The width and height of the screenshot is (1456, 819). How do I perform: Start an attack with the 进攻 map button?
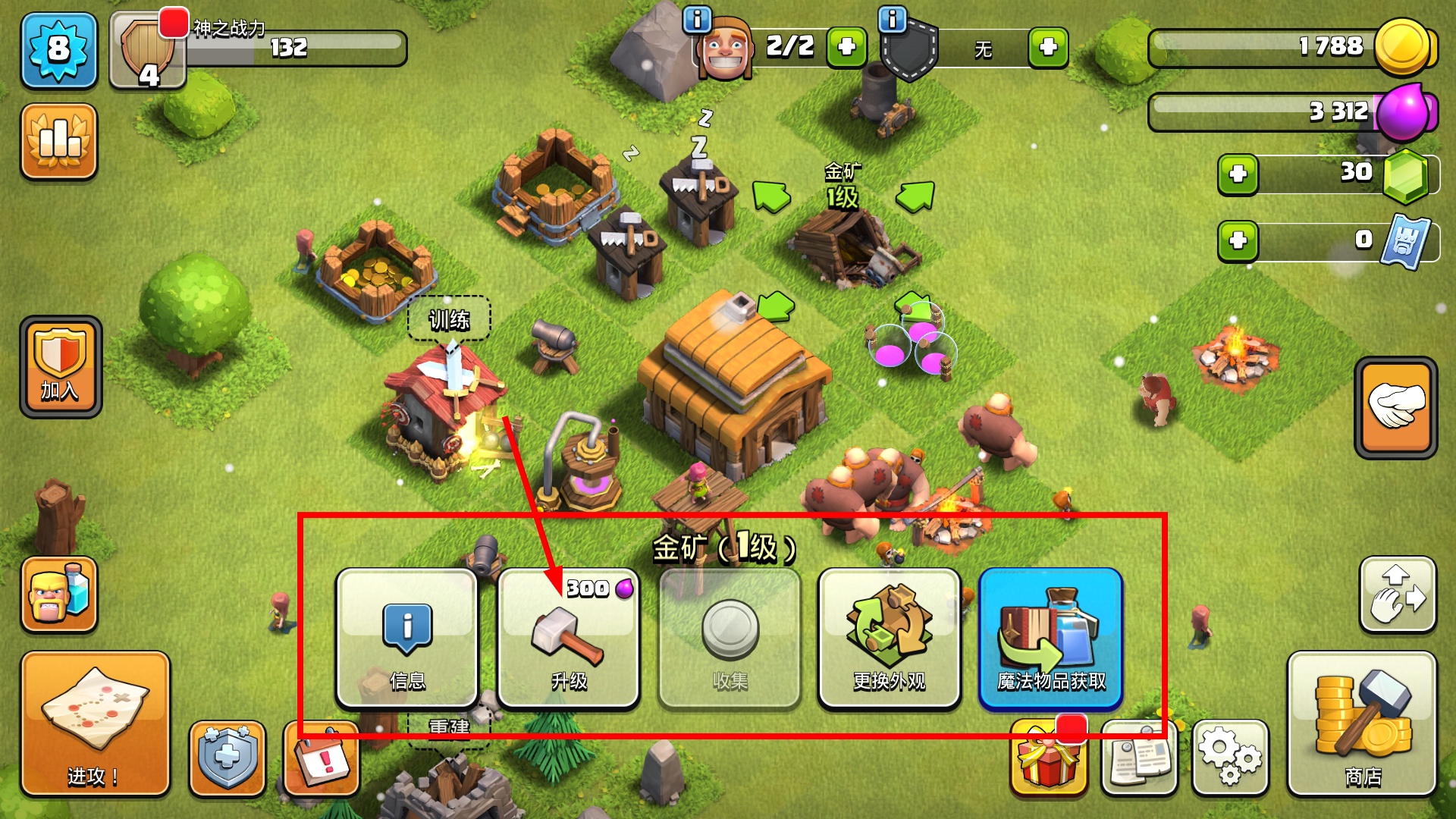point(95,724)
